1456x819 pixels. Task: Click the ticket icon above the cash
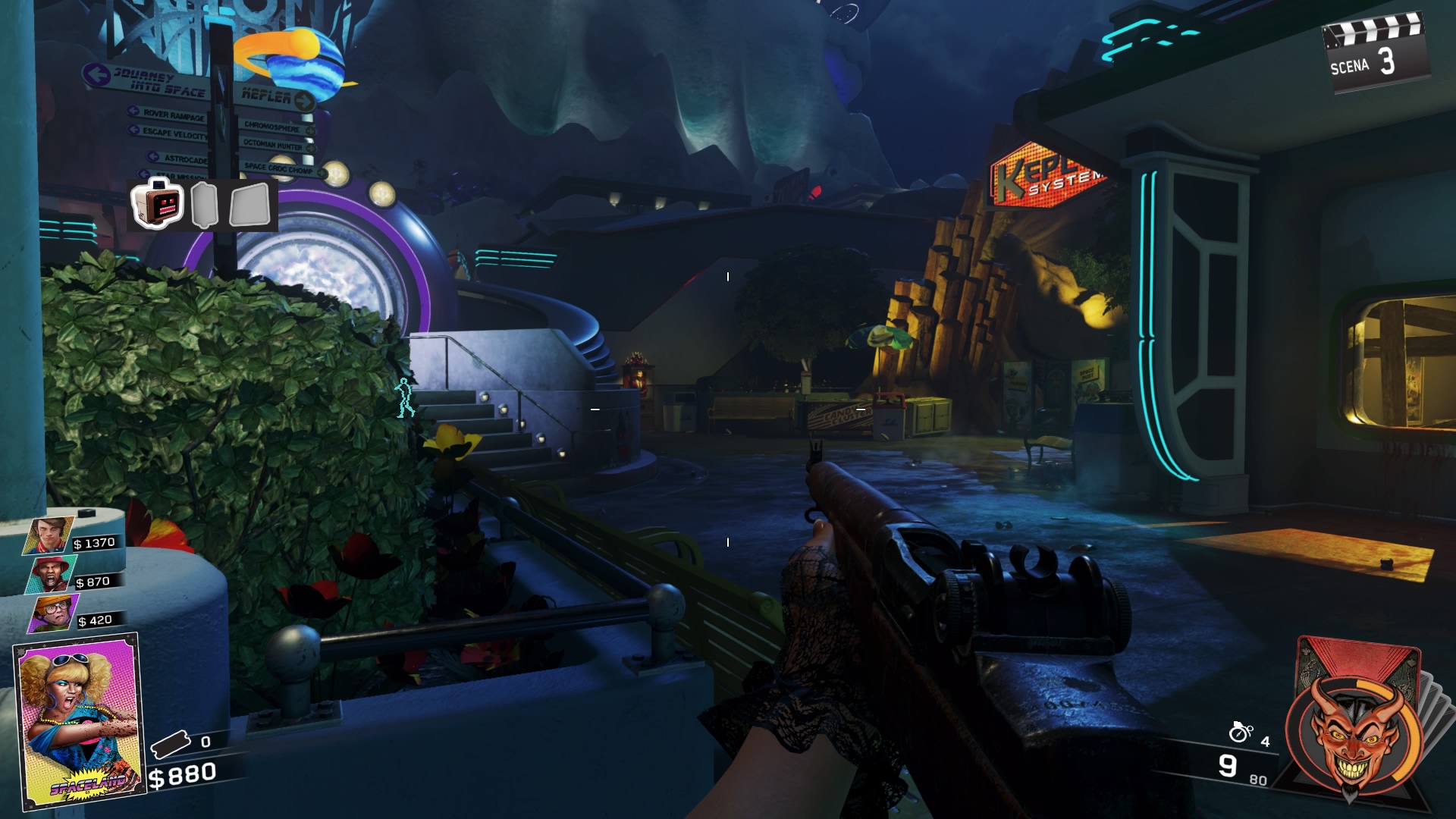pos(171,744)
